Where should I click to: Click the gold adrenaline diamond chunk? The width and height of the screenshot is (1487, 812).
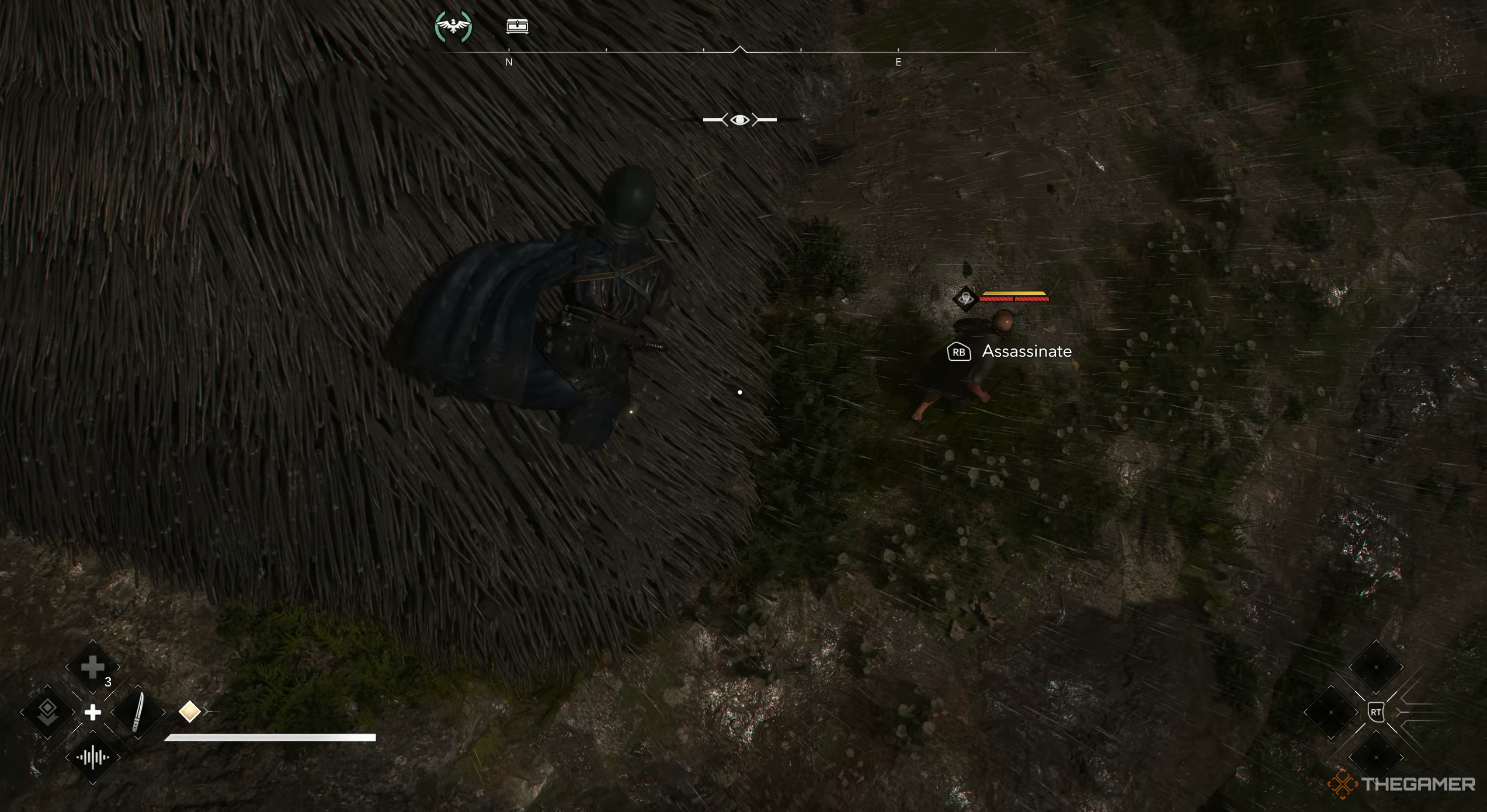pos(189,712)
